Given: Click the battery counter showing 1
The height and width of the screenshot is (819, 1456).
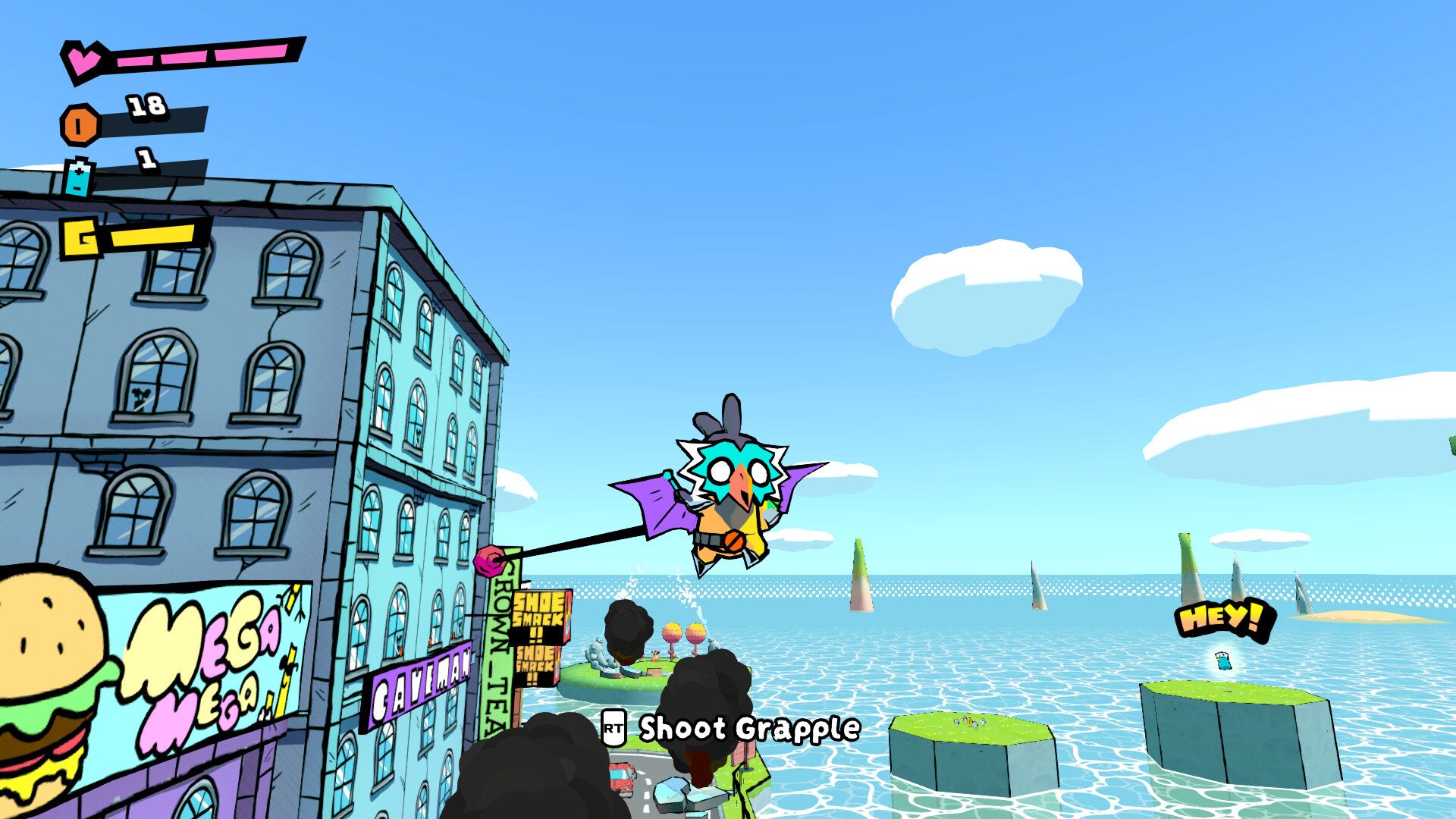Looking at the screenshot, I should [146, 160].
